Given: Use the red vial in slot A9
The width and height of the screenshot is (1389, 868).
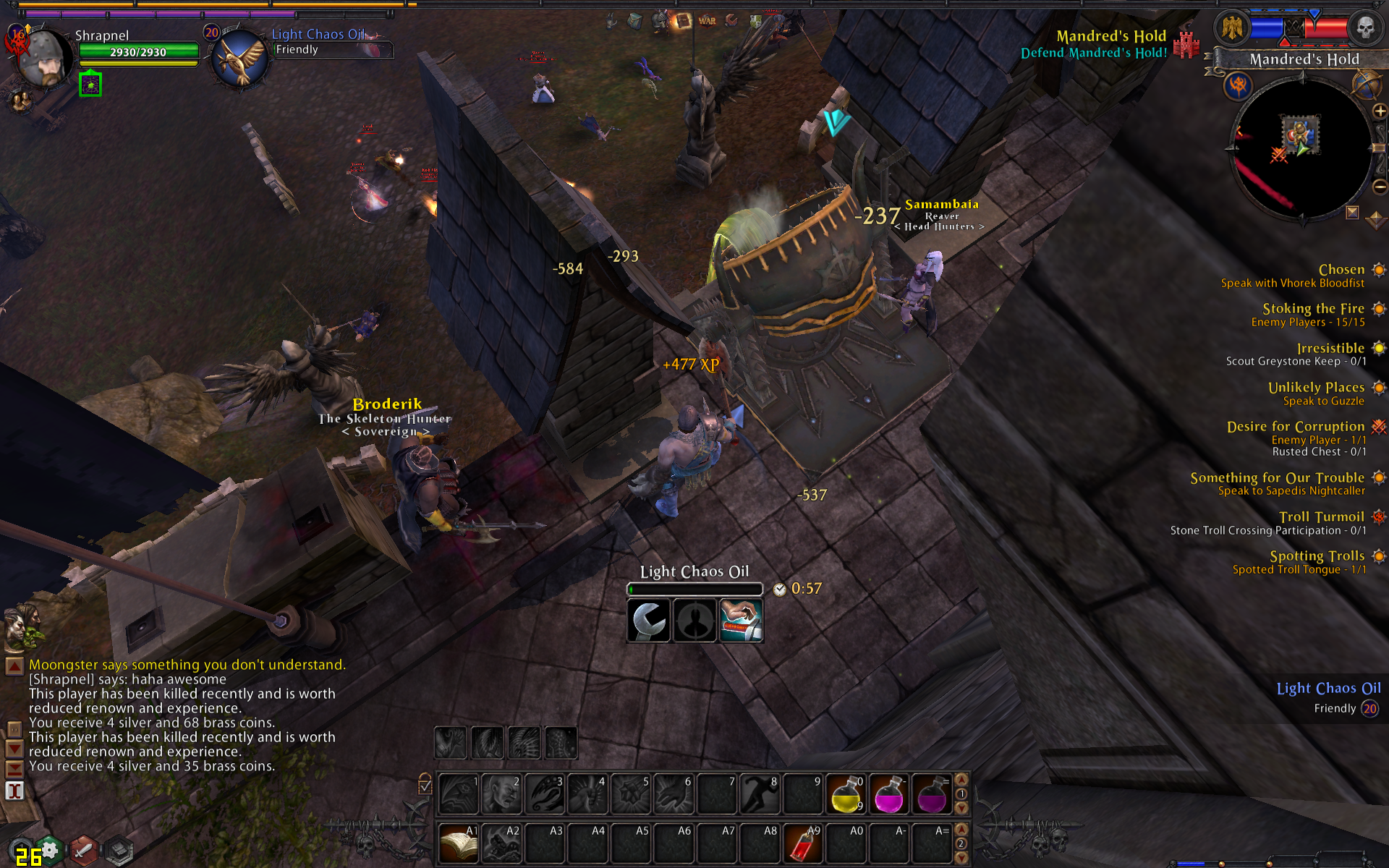Looking at the screenshot, I should 802,843.
